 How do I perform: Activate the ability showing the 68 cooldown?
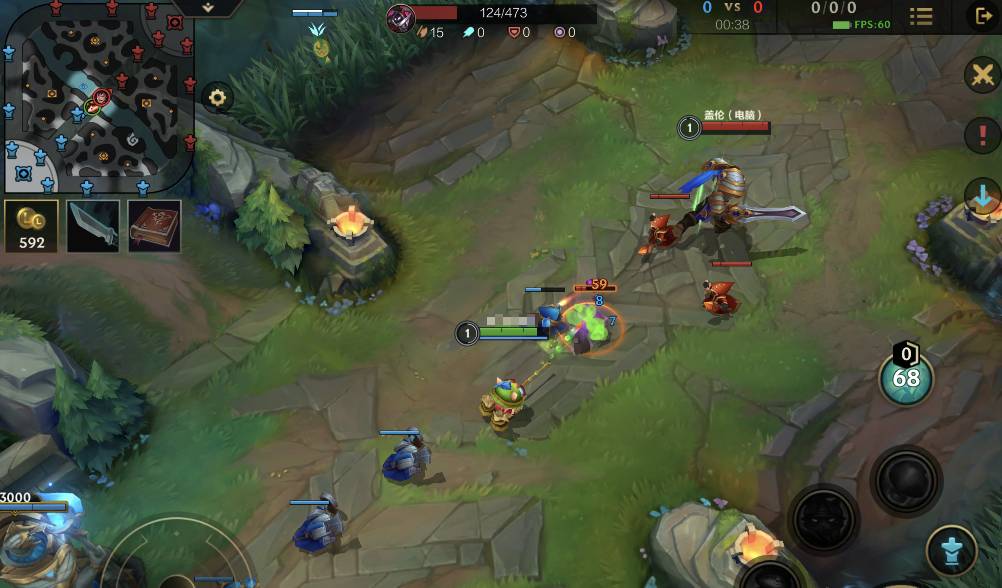906,378
